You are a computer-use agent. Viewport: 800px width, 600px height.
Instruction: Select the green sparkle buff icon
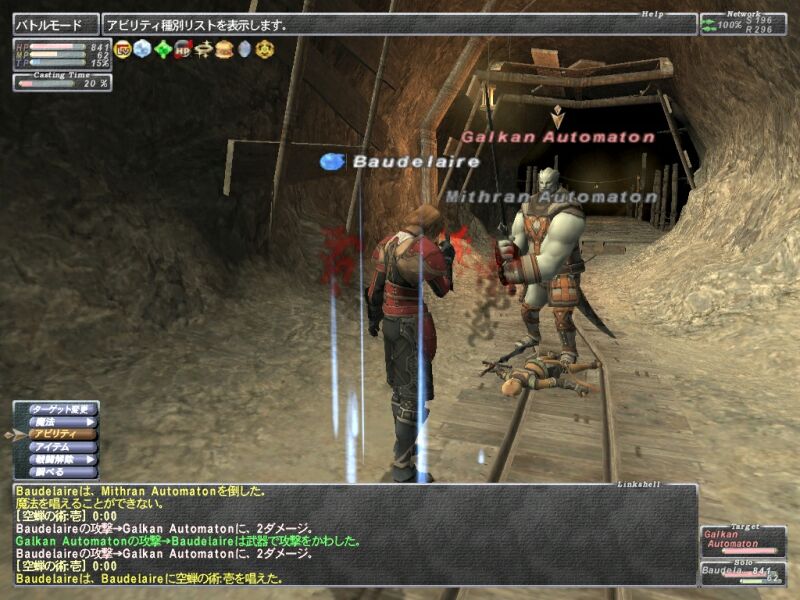pyautogui.click(x=163, y=48)
